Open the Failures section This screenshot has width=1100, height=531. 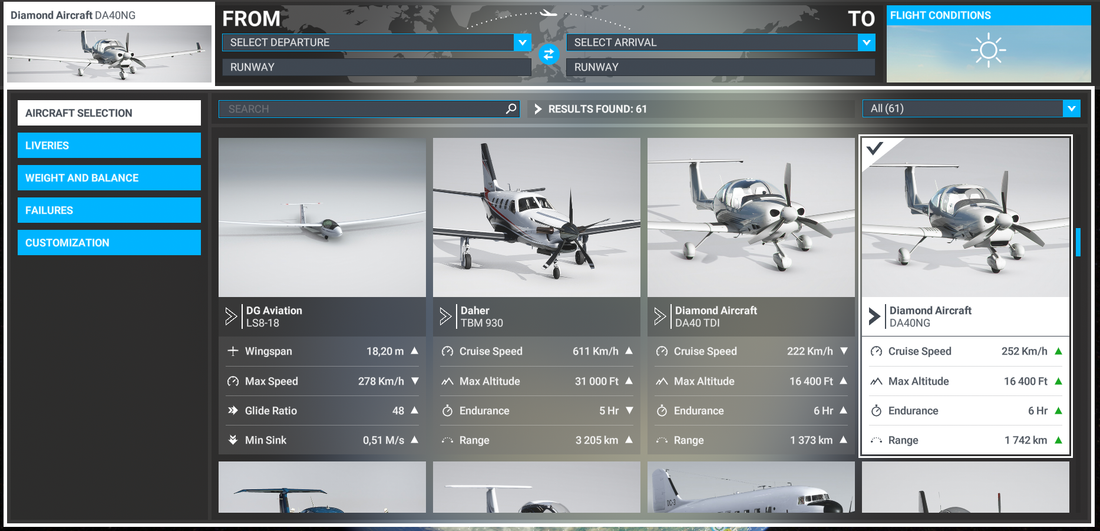click(x=109, y=210)
